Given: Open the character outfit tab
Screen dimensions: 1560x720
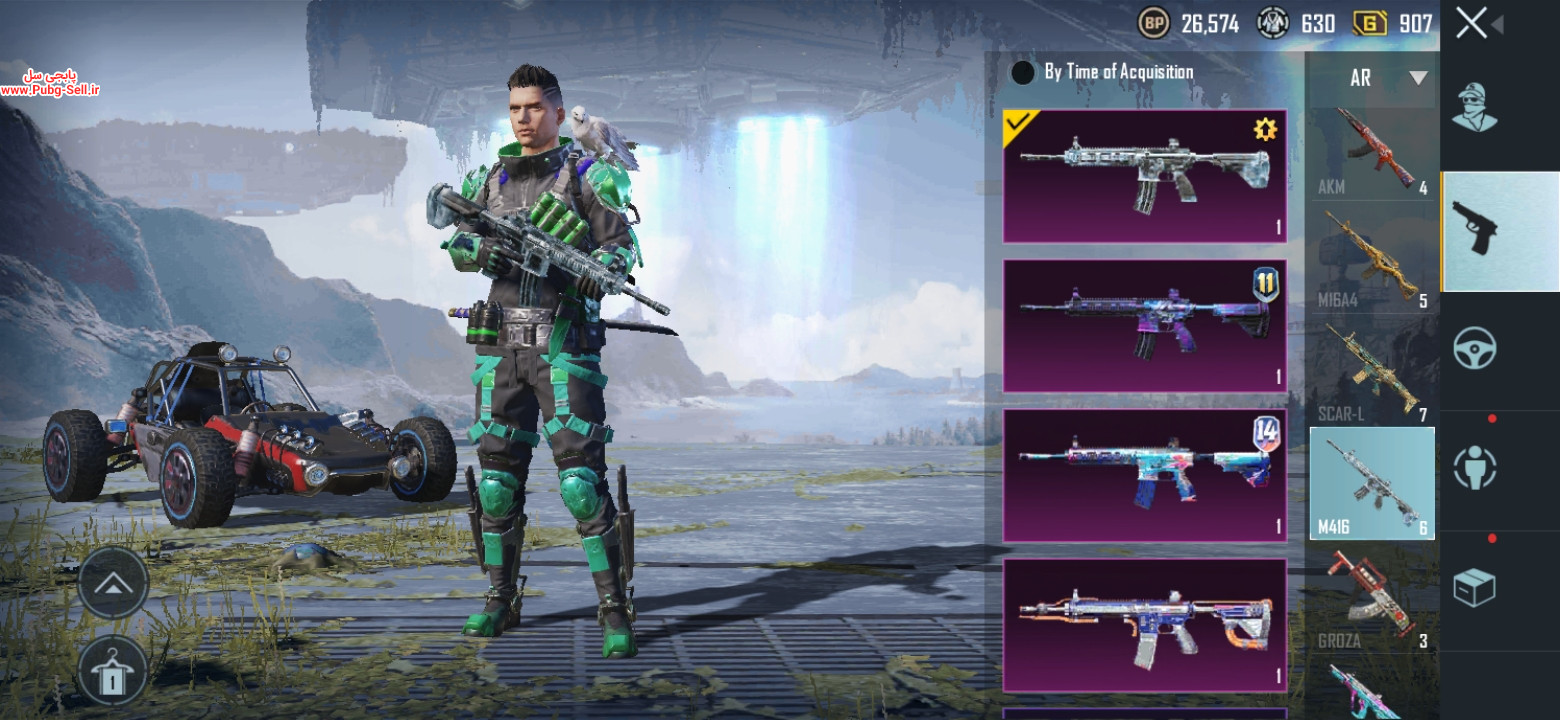Looking at the screenshot, I should (x=1475, y=108).
